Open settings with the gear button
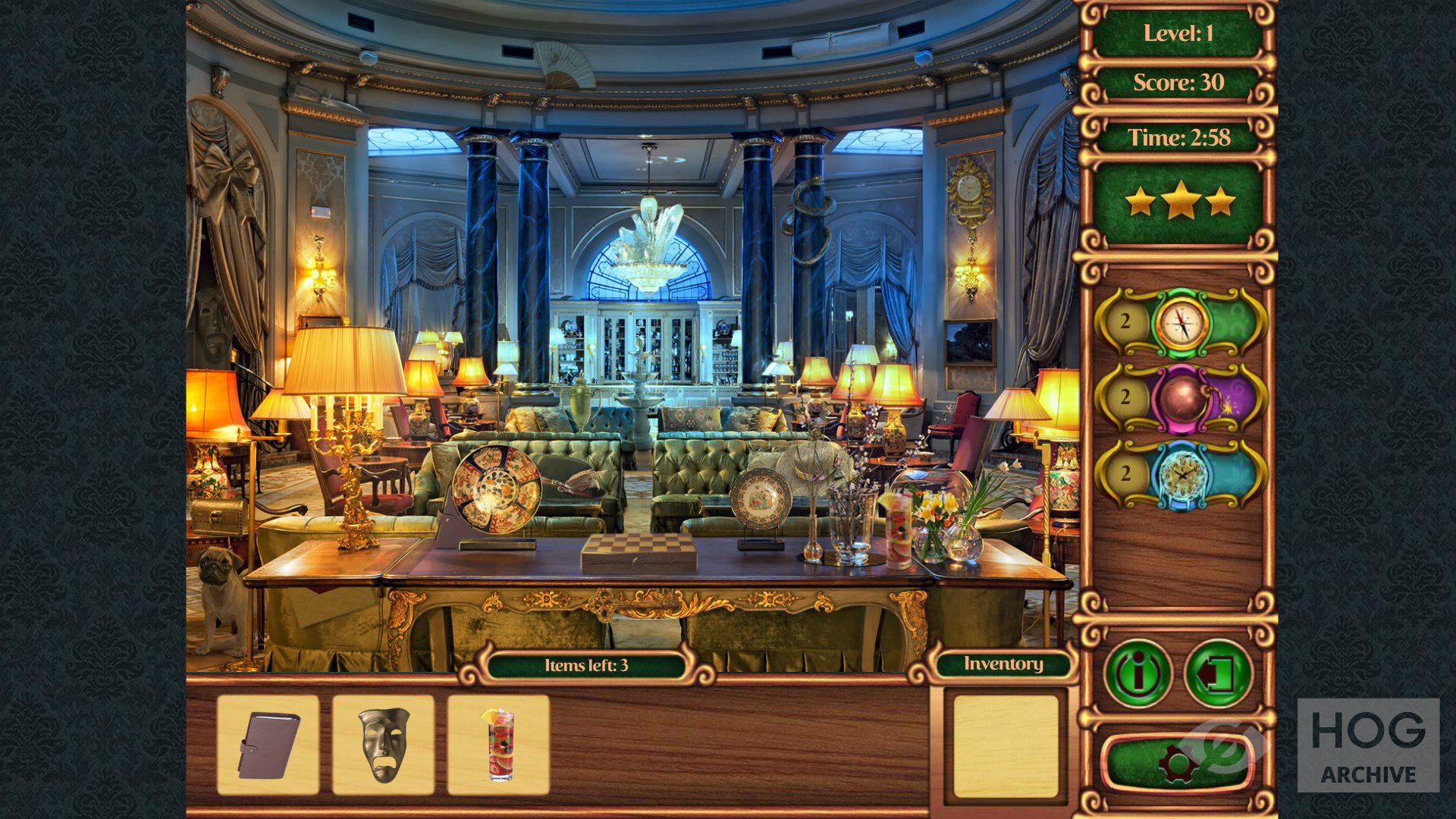1456x819 pixels. pos(1177,762)
